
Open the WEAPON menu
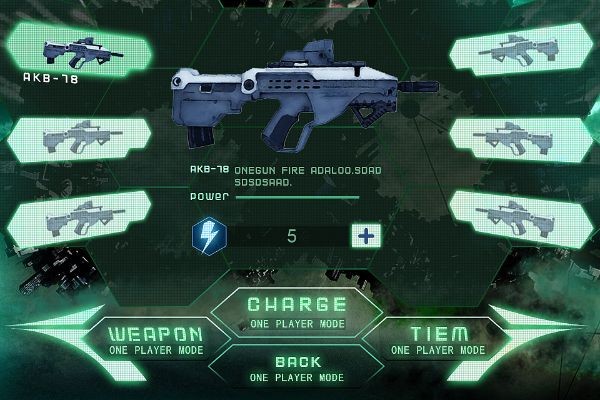pos(155,339)
